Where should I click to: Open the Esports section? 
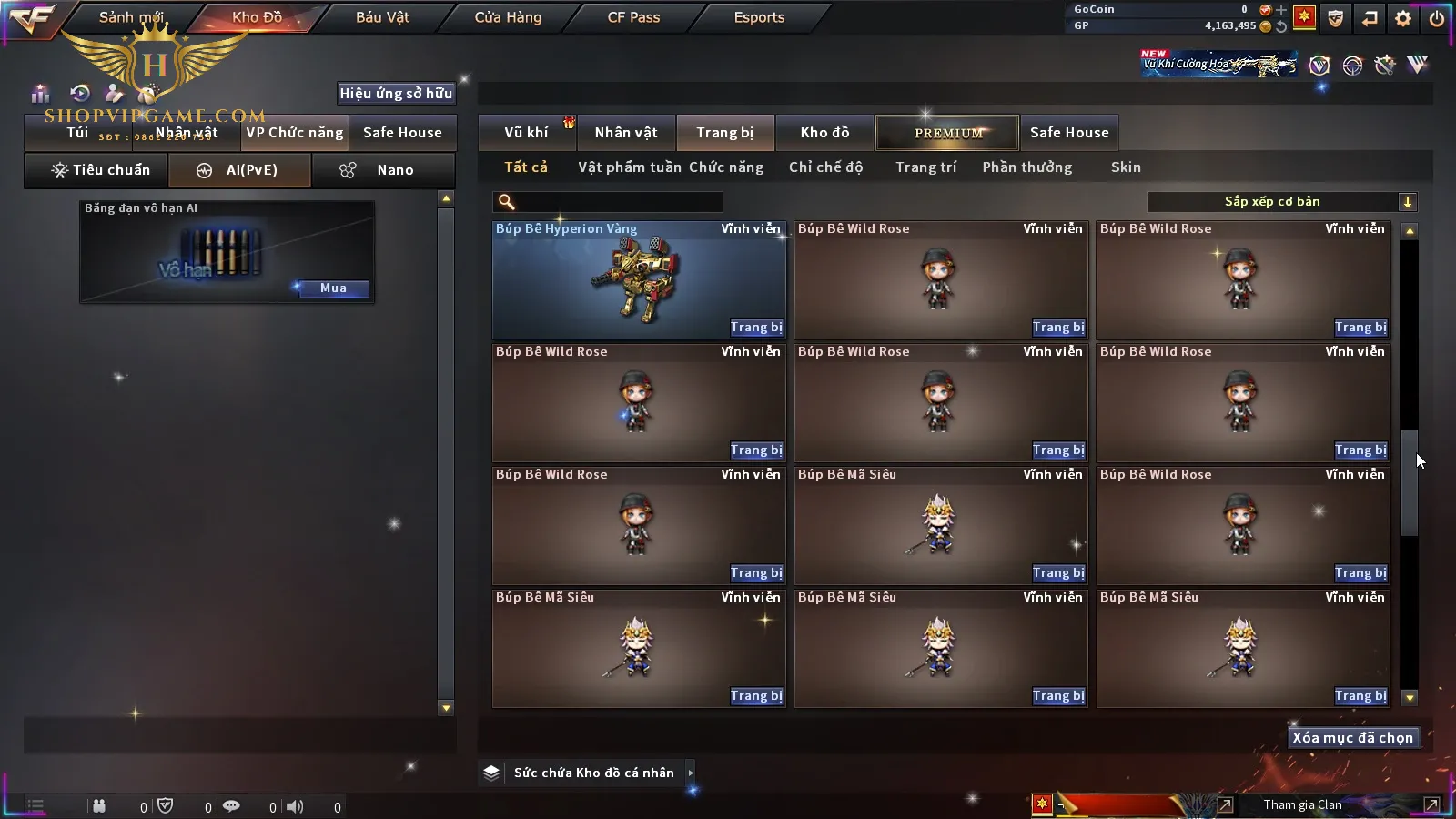759,17
